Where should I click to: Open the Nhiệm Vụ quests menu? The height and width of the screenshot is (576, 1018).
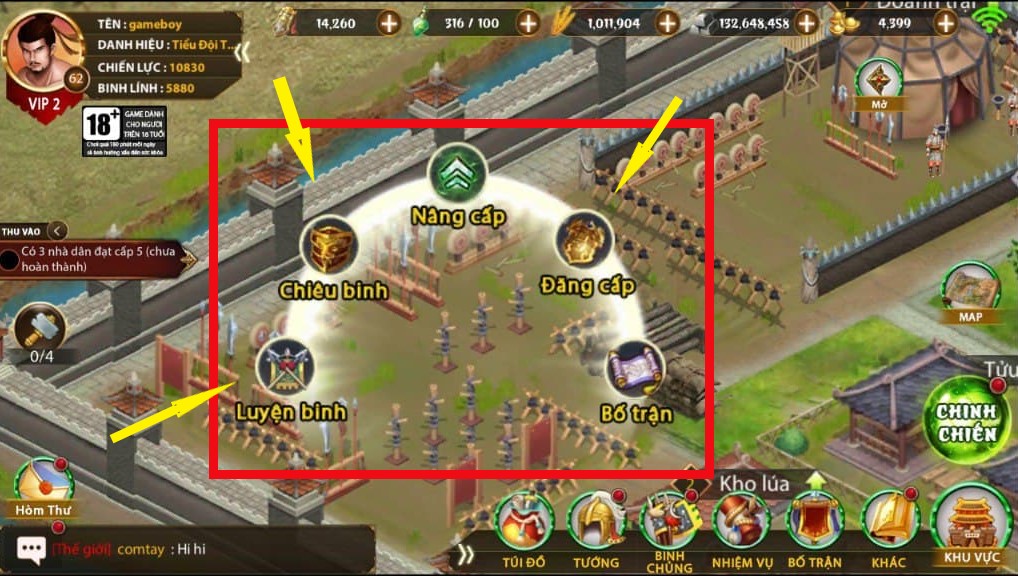click(x=742, y=523)
